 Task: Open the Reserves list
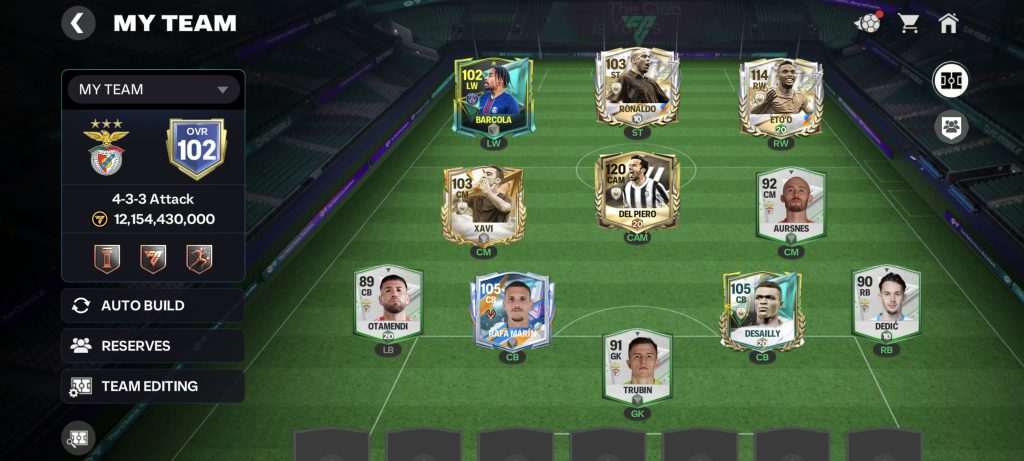point(153,346)
